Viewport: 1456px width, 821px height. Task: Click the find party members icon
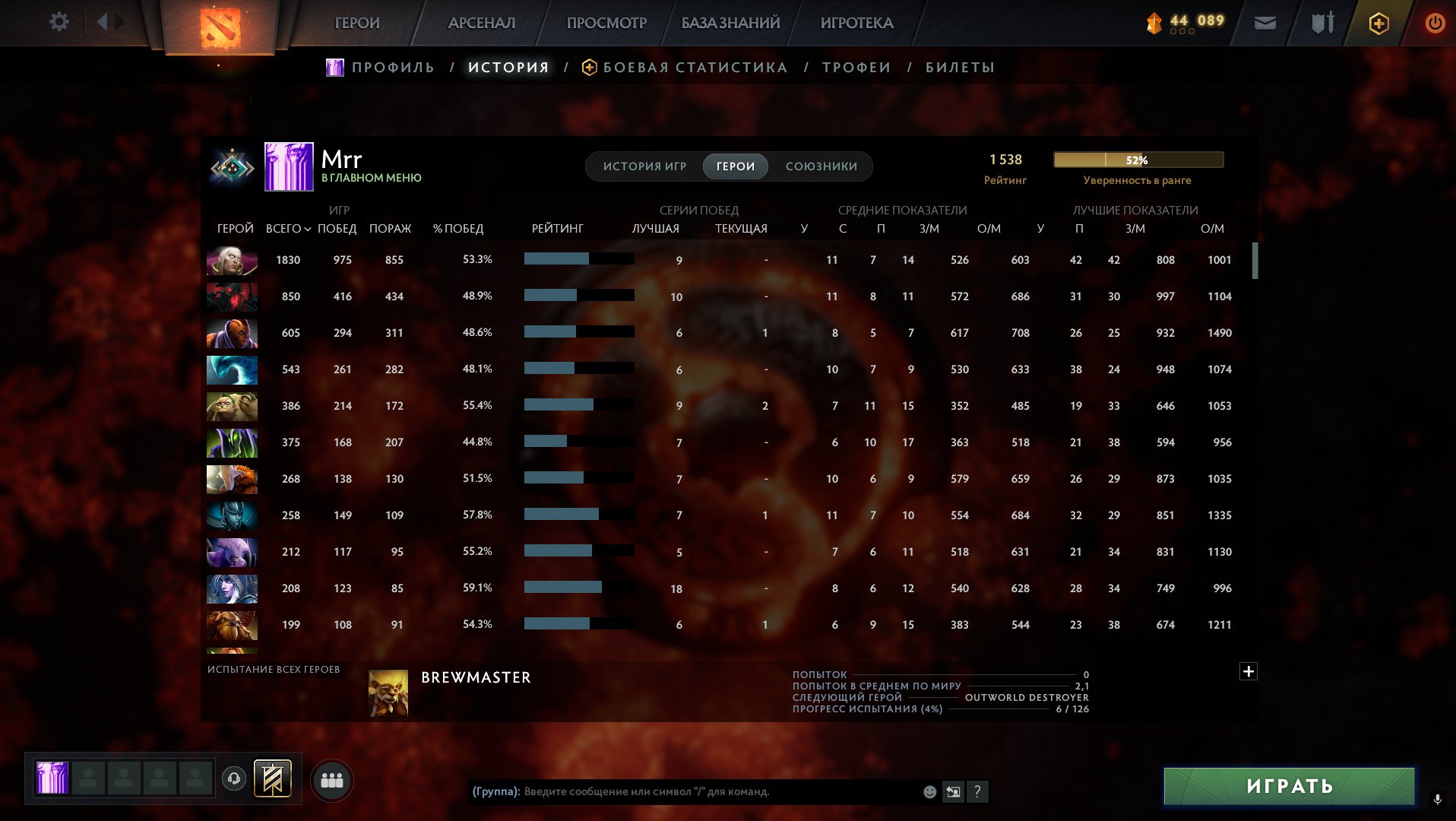coord(331,779)
